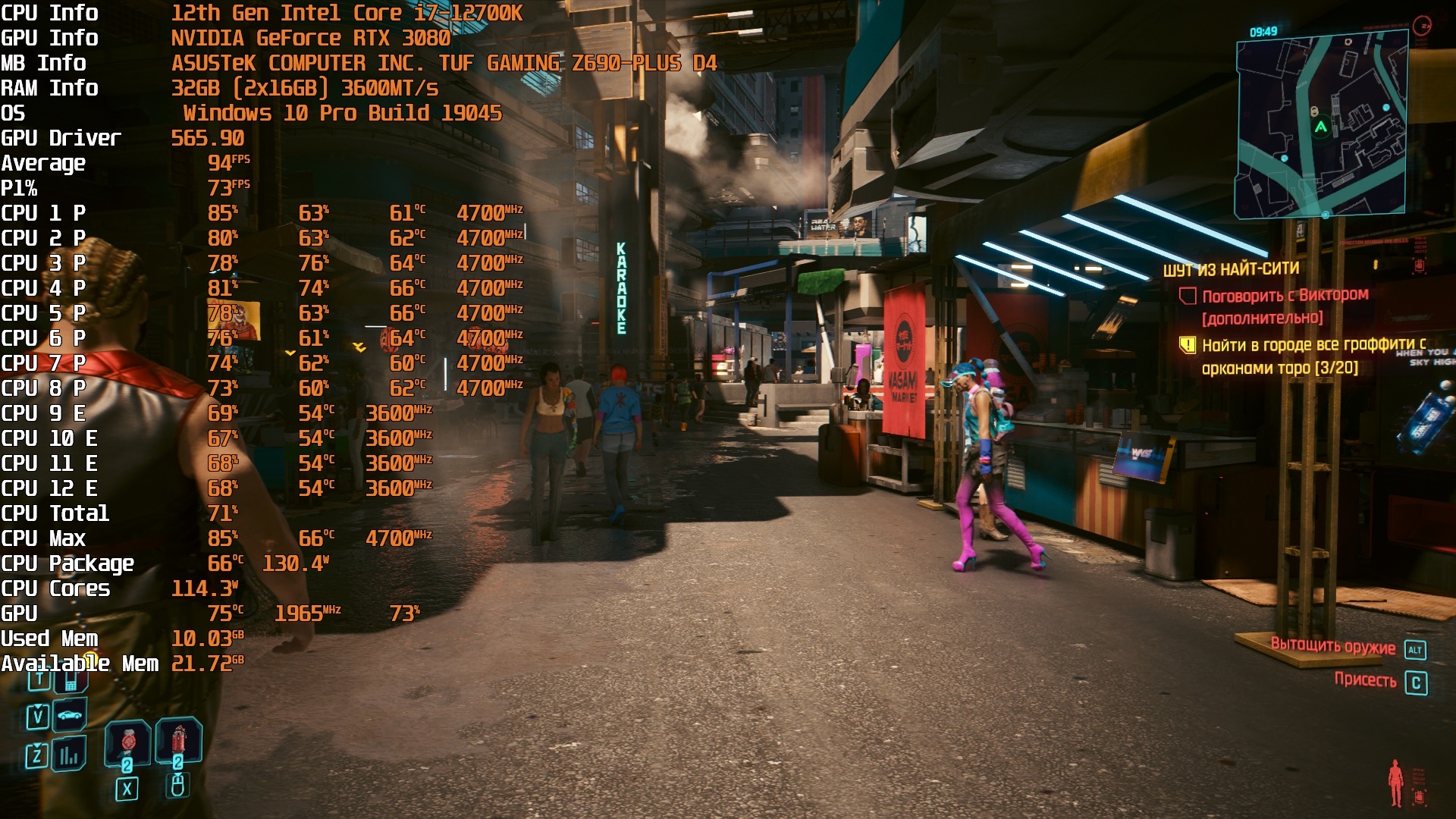Open the minimap in the corner
Viewport: 1456px width, 819px height.
(x=1321, y=127)
